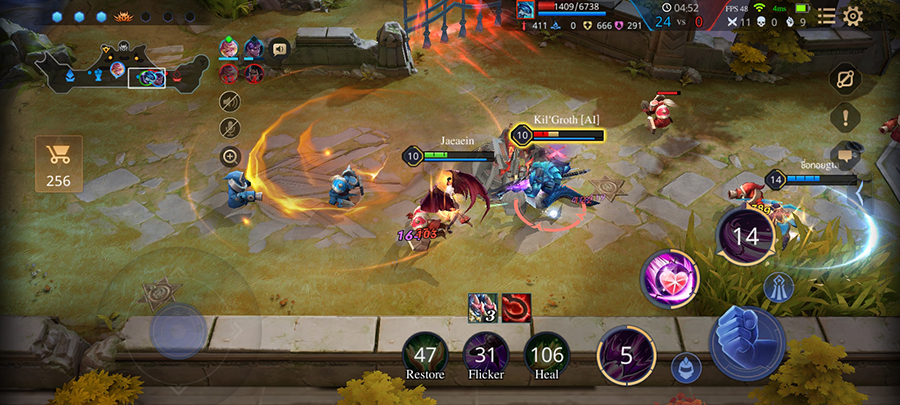Click the magnifier zoom button
Viewport: 900px width, 405px height.
230,156
